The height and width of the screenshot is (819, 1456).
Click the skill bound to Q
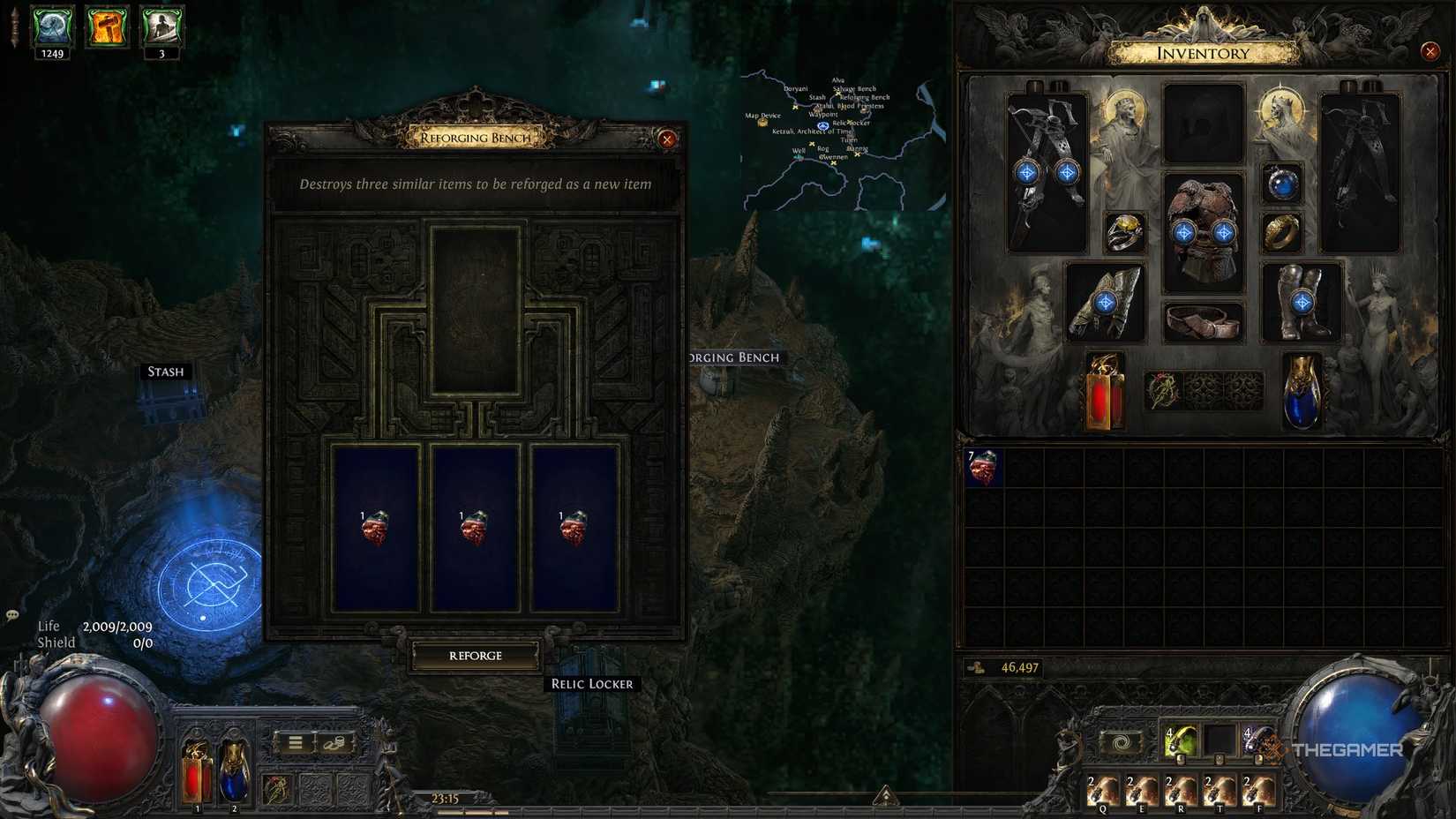coord(1104,791)
